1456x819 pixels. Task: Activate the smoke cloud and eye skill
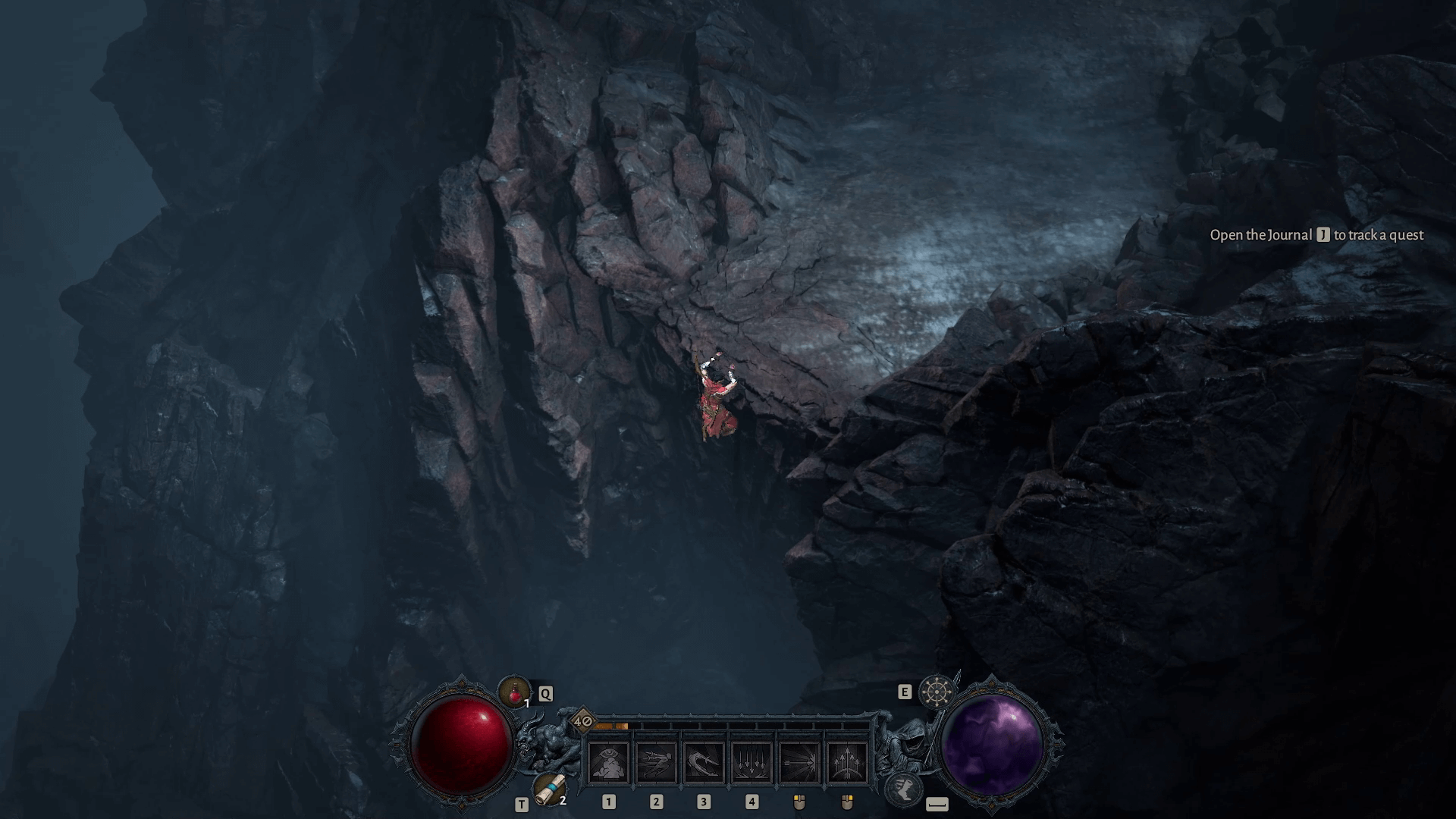tap(609, 761)
